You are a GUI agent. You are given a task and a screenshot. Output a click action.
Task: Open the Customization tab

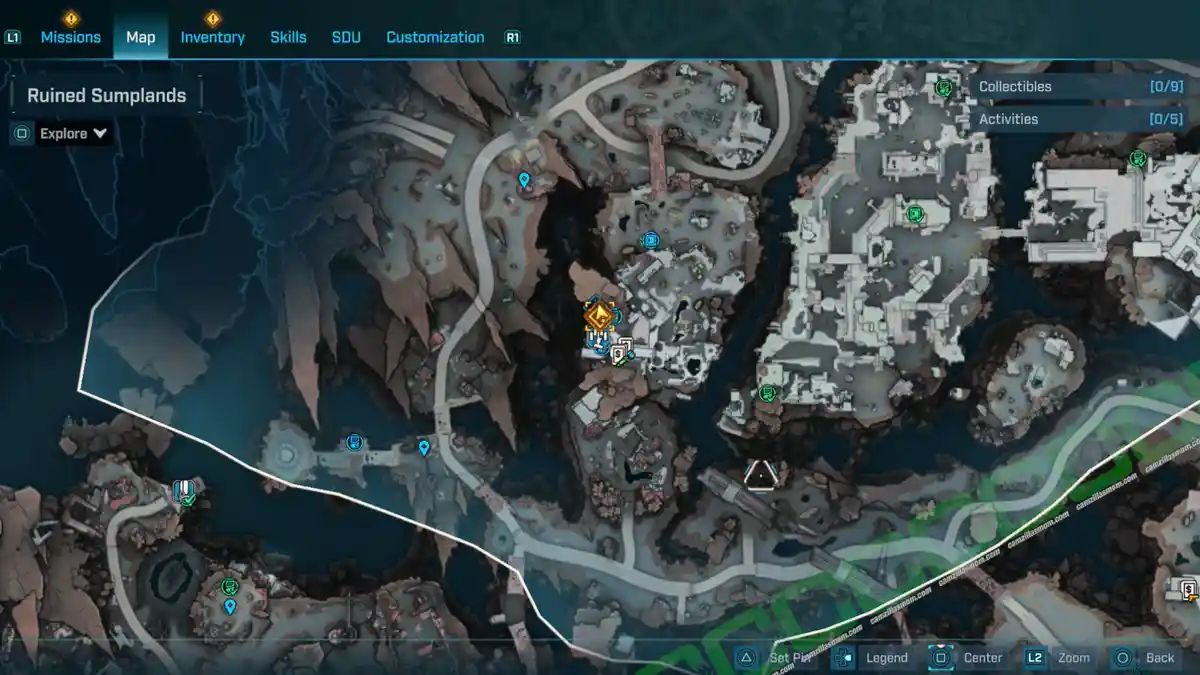[x=435, y=37]
